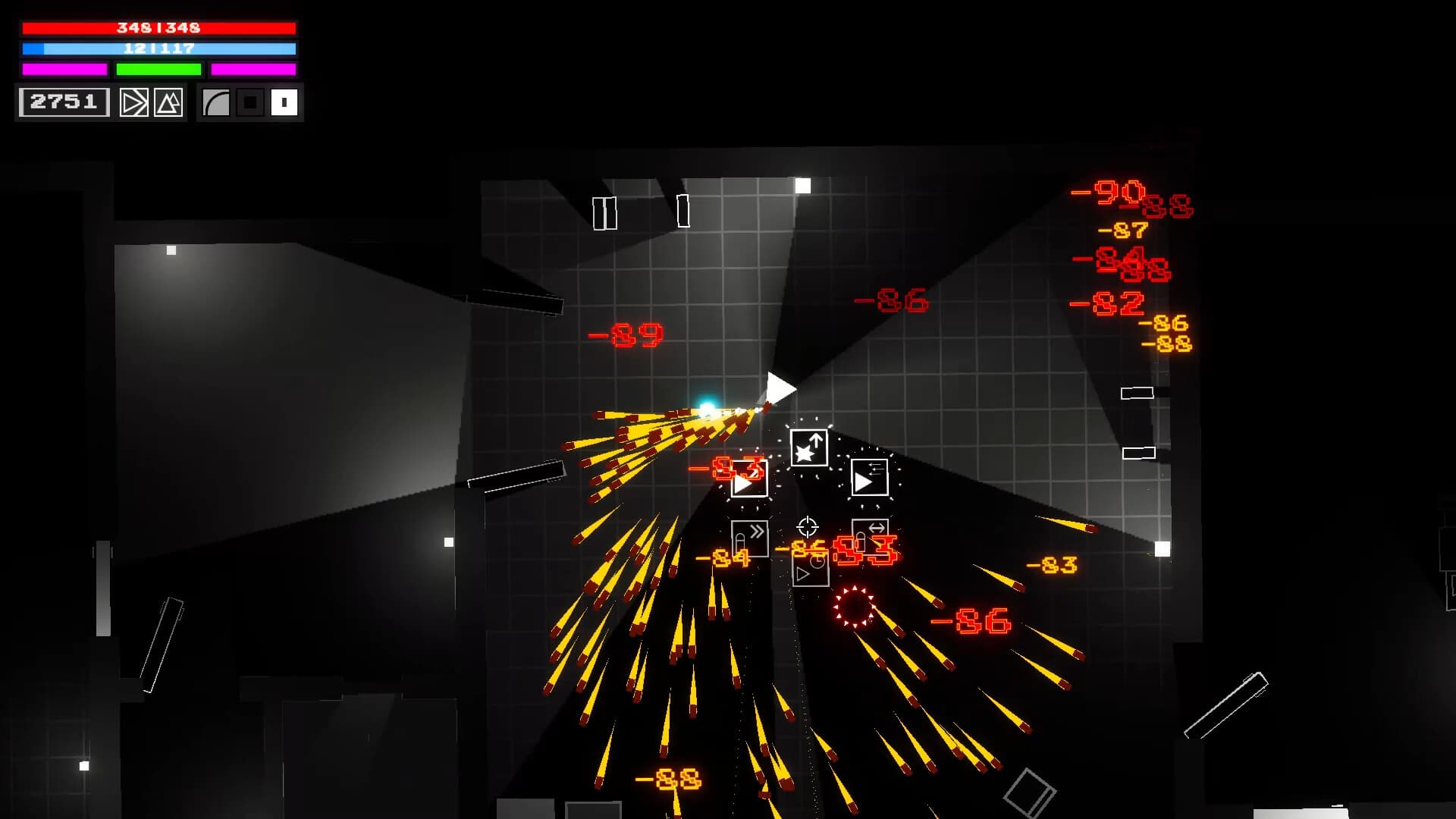1456x819 pixels.
Task: Click the player's white triangle character
Action: click(x=780, y=388)
